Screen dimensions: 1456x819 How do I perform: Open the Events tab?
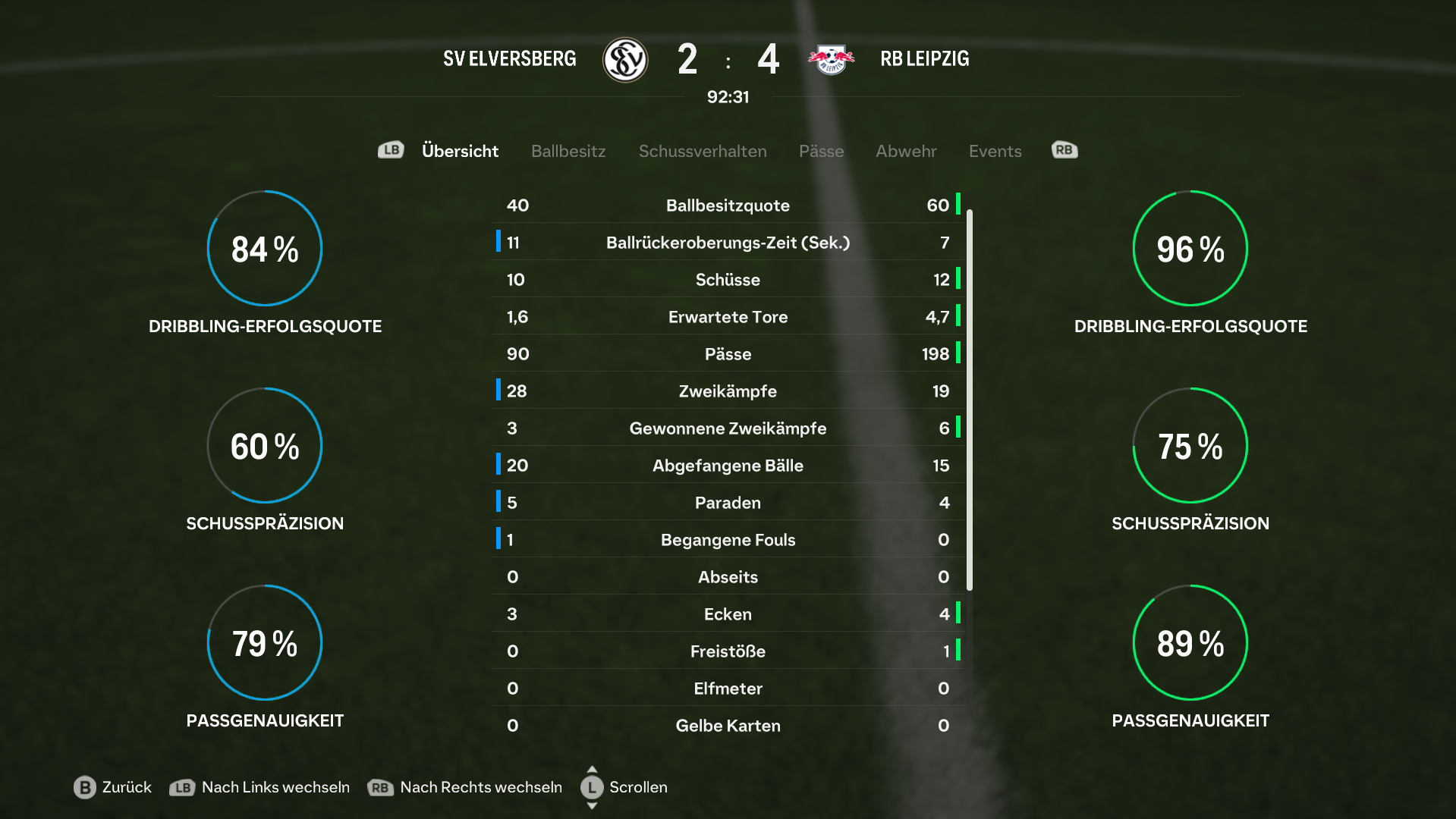(995, 151)
